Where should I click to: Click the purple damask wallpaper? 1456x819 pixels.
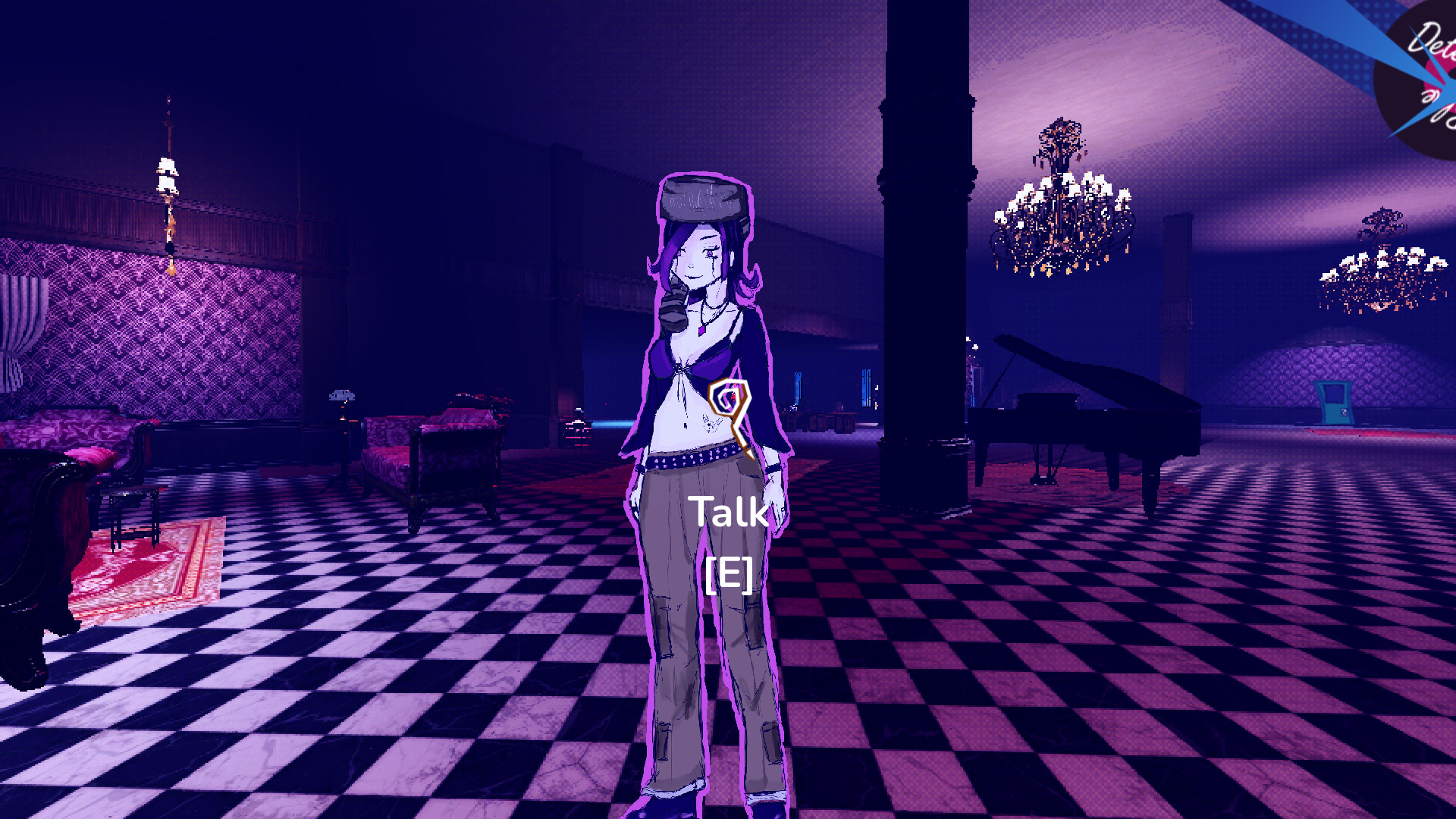pyautogui.click(x=152, y=318)
